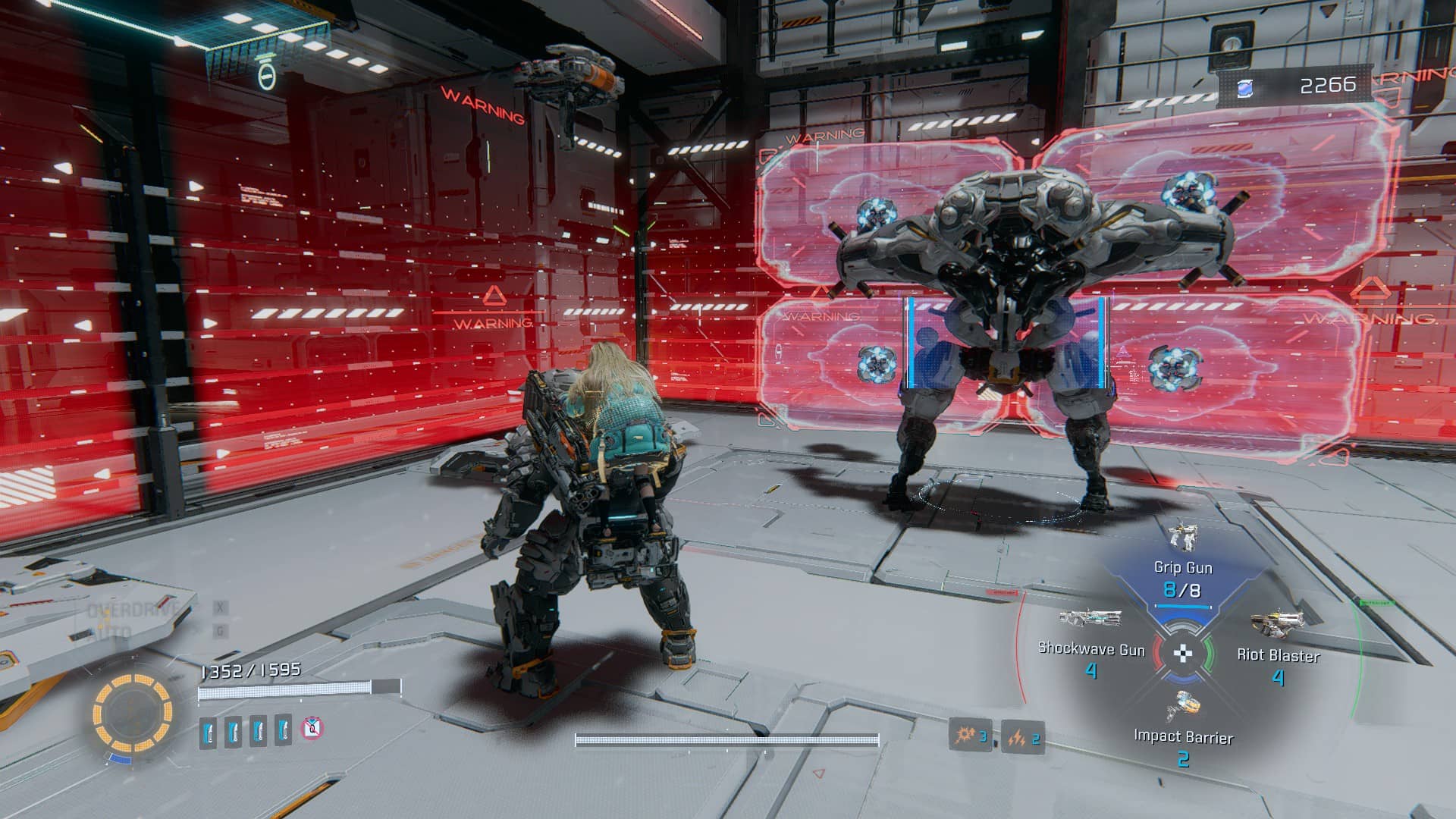Click the orange segmented overdrive ring gauge
This screenshot has height=819, width=1456.
click(133, 712)
